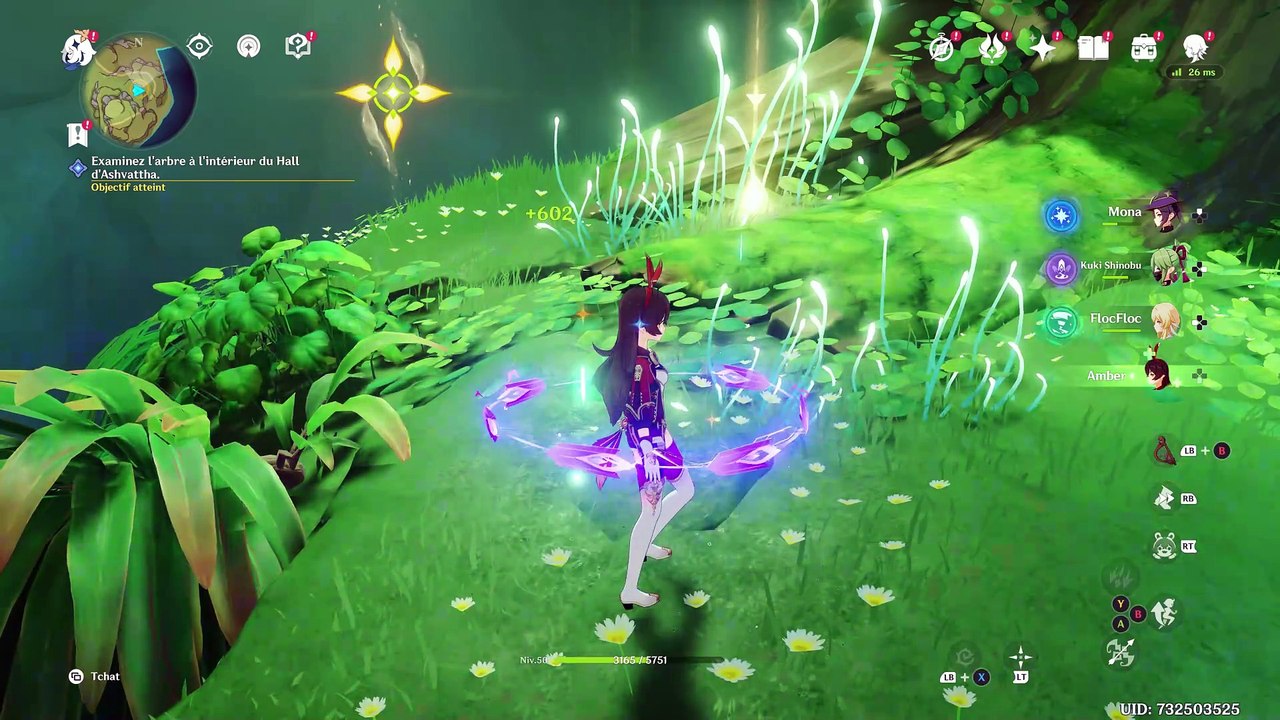
Task: Open the quest guide book icon
Action: pos(298,46)
